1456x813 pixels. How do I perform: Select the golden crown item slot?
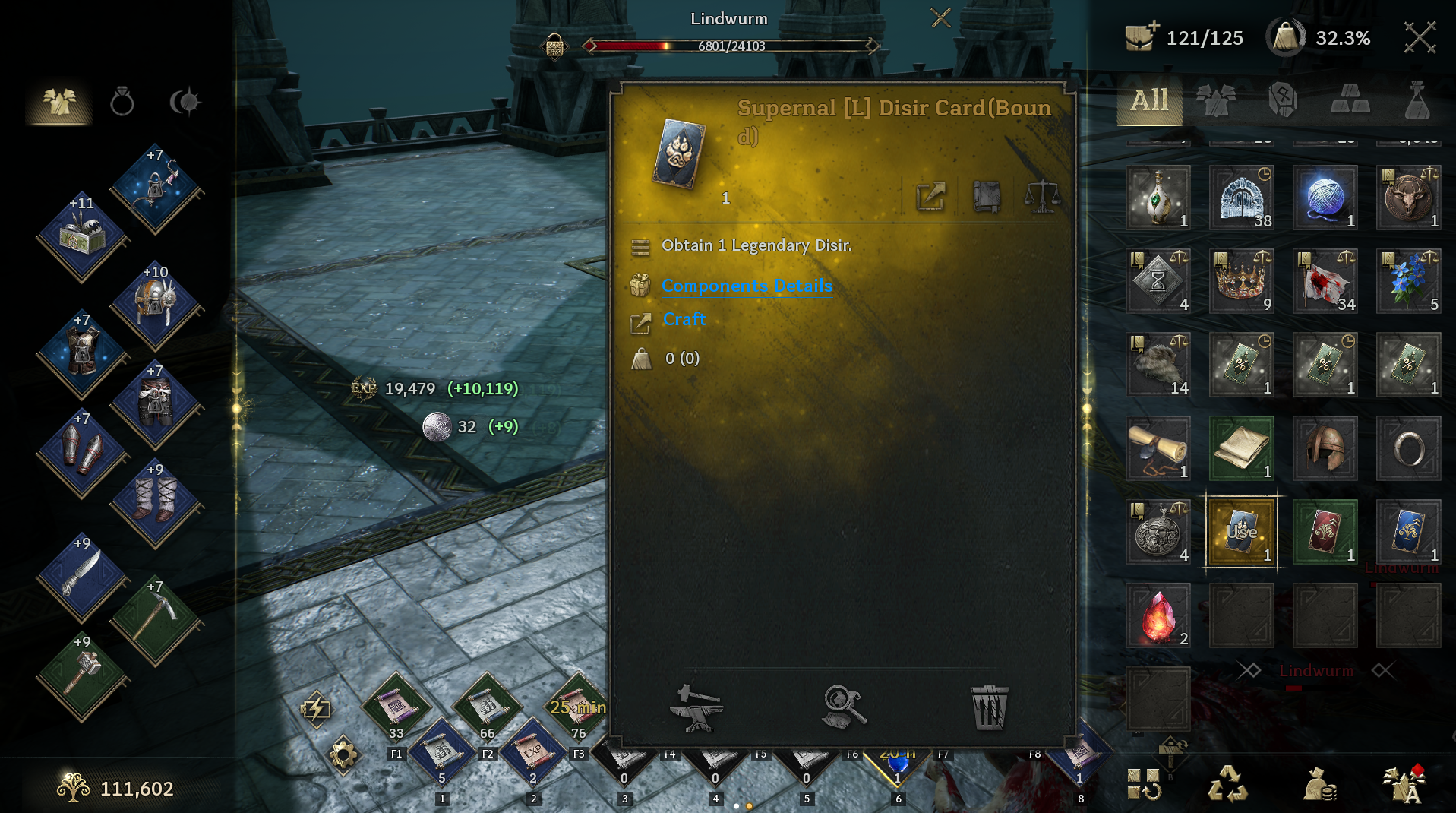click(x=1242, y=281)
